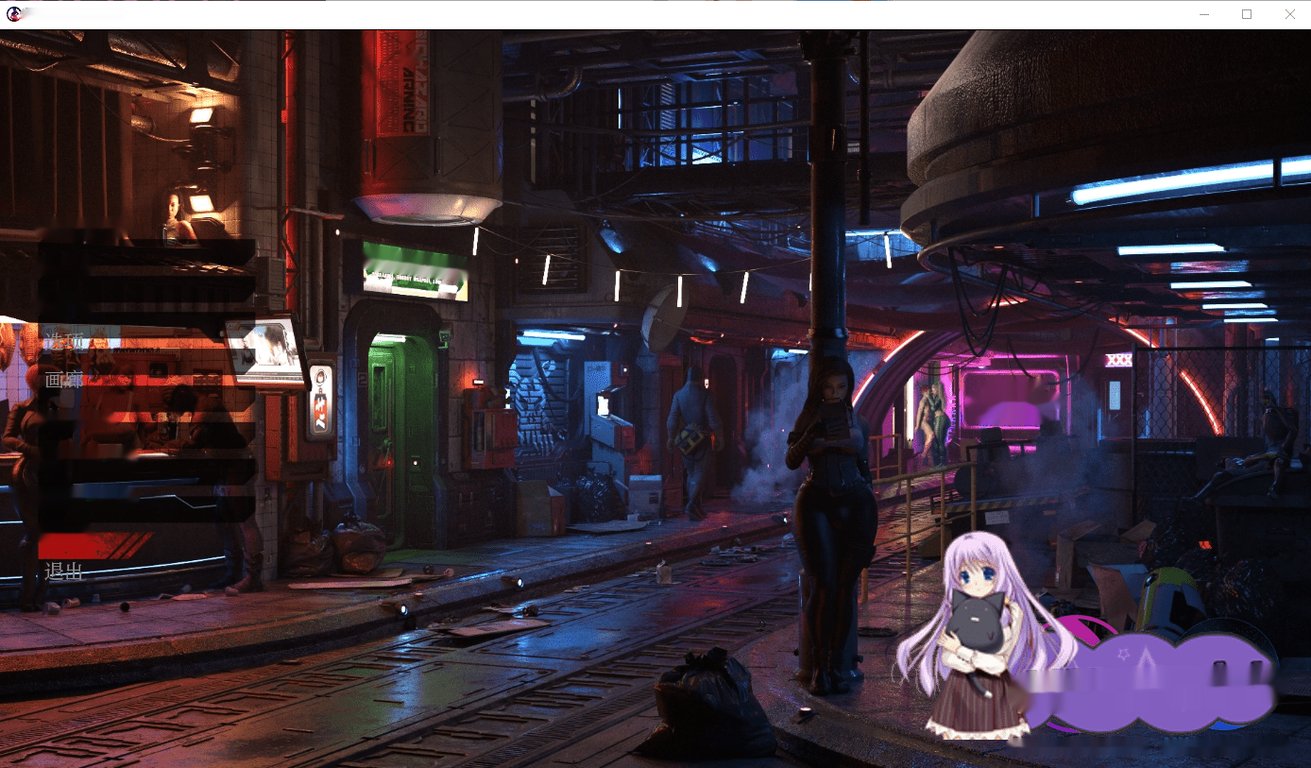The width and height of the screenshot is (1311, 768).
Task: Click the game icon in the title bar
Action: point(14,14)
